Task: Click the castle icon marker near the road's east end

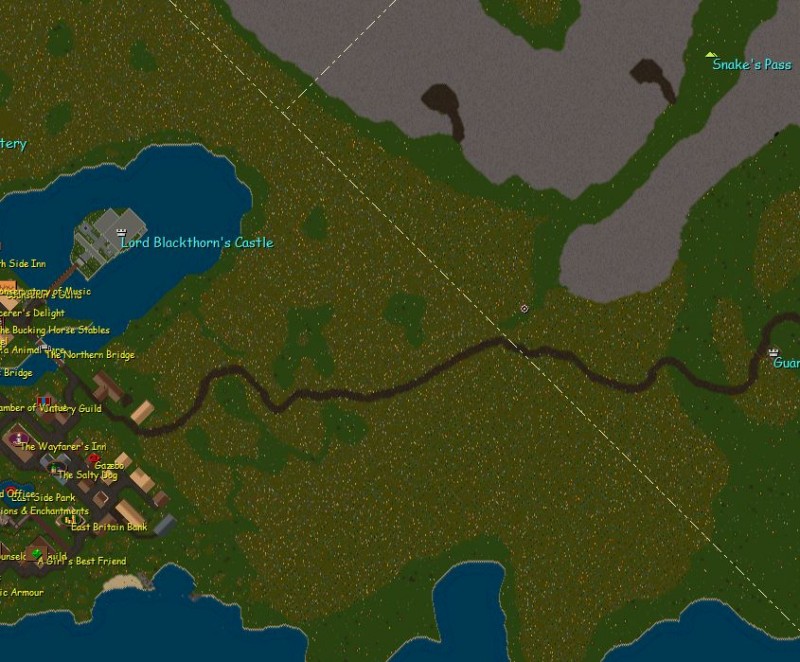Action: click(773, 353)
